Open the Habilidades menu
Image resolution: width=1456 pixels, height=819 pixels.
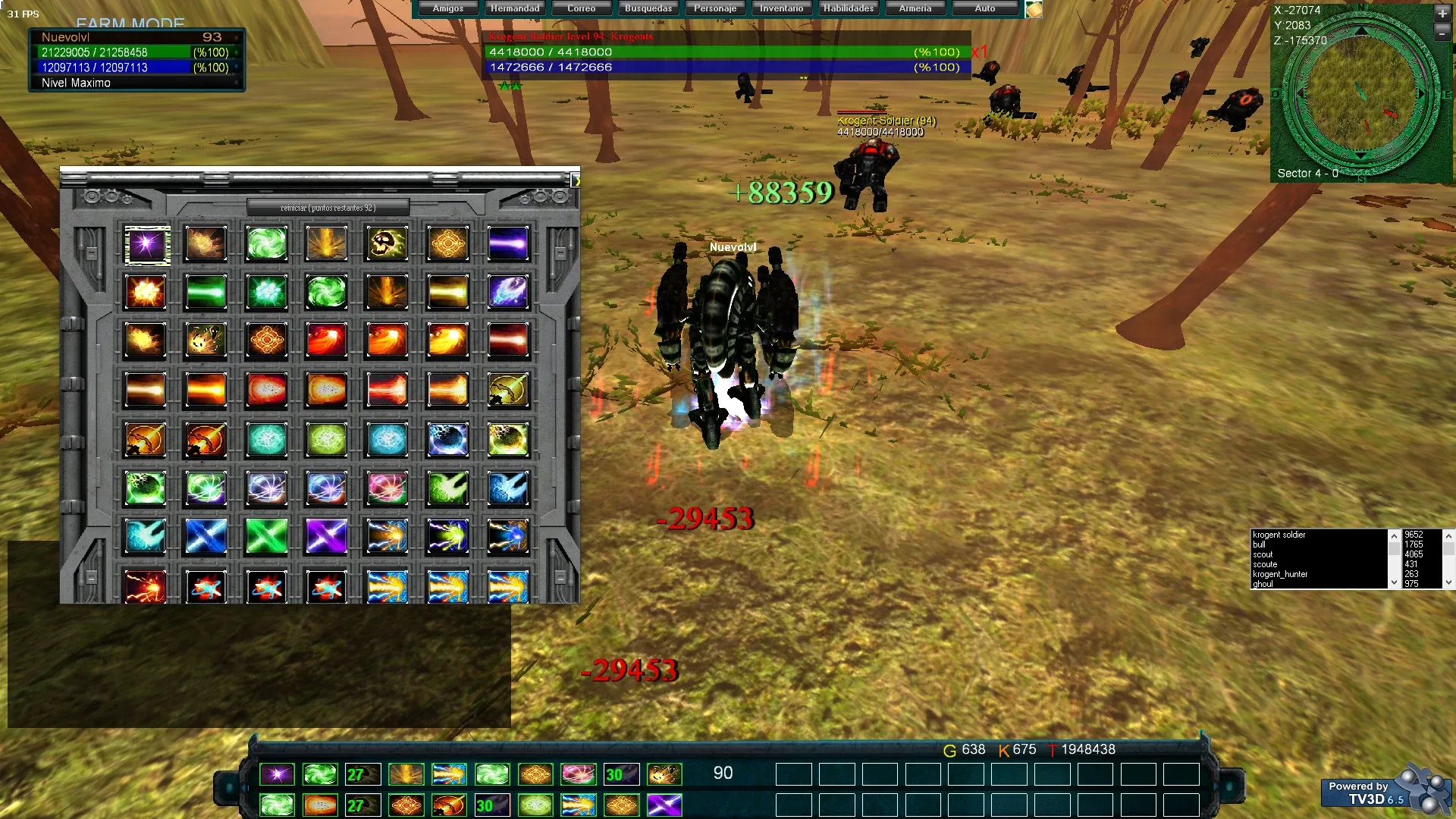click(x=848, y=8)
